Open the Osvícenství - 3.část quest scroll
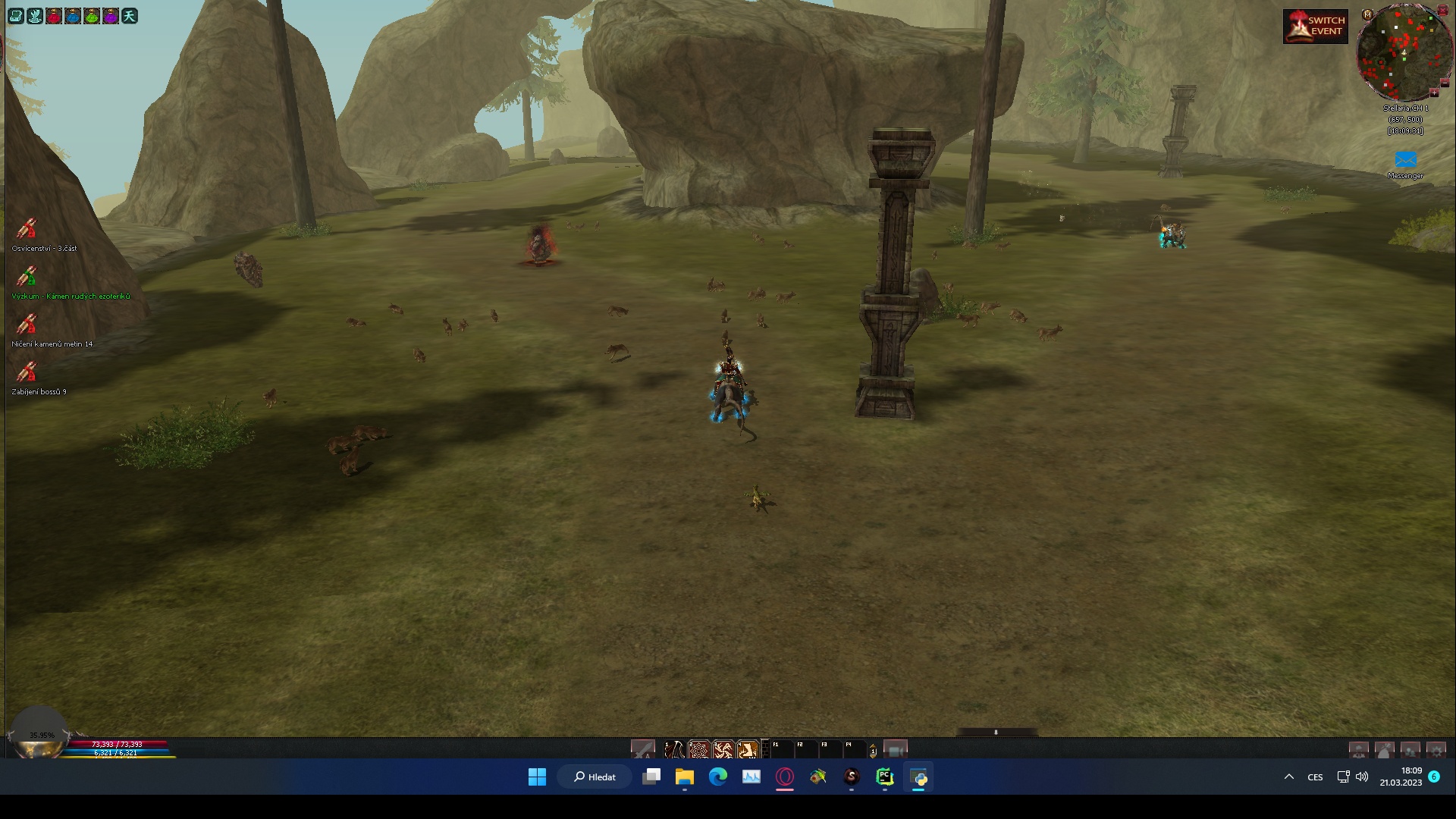The width and height of the screenshot is (1456, 819). point(27,228)
